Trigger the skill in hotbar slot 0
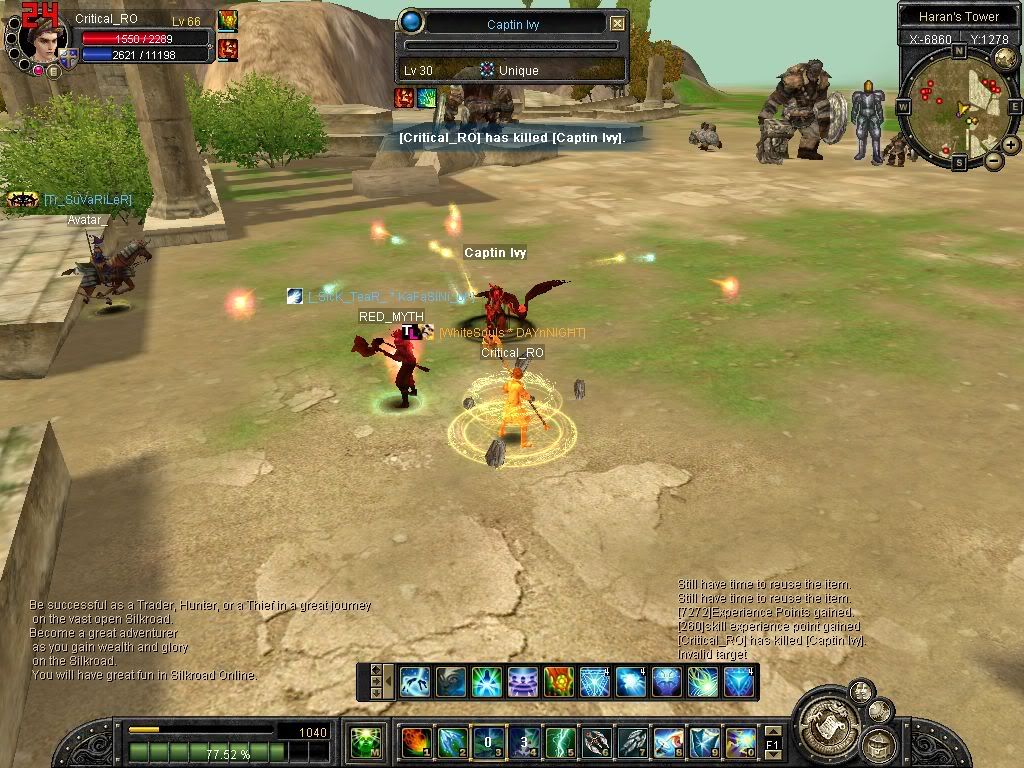Screen dimensions: 1024x768 point(741,742)
